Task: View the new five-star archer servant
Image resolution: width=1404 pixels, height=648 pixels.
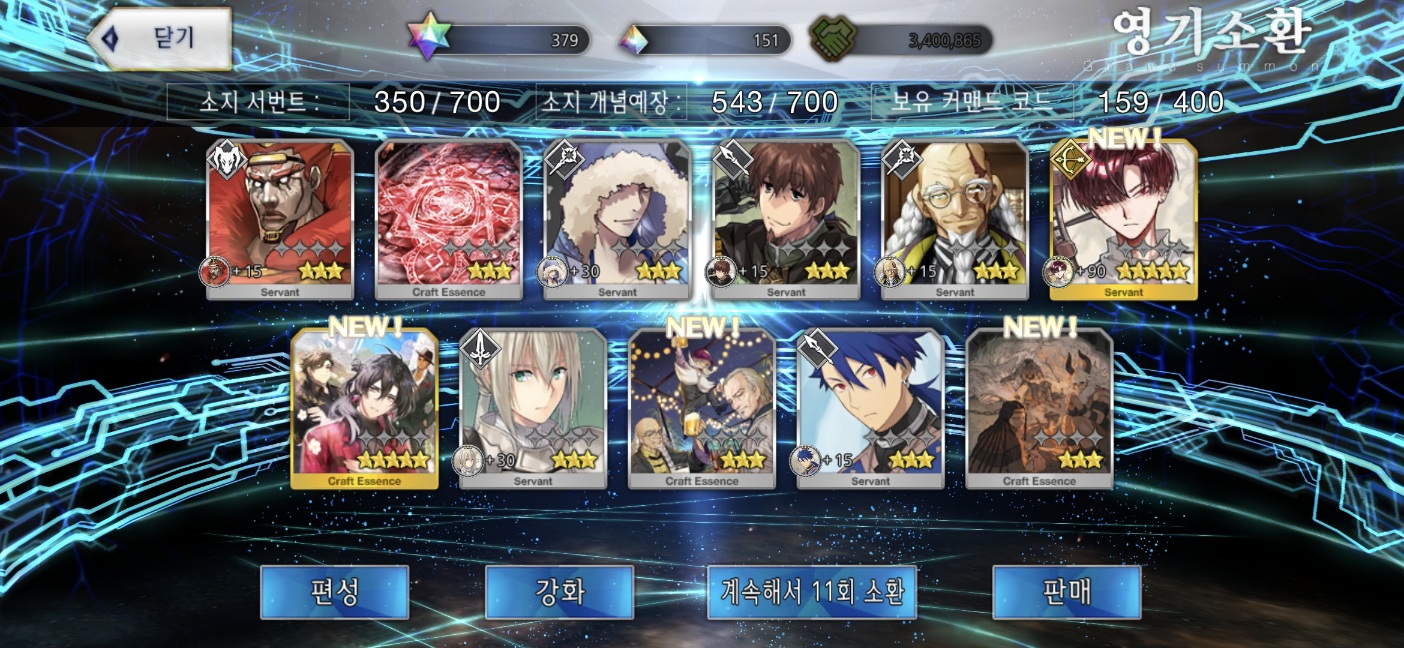Action: (1124, 219)
